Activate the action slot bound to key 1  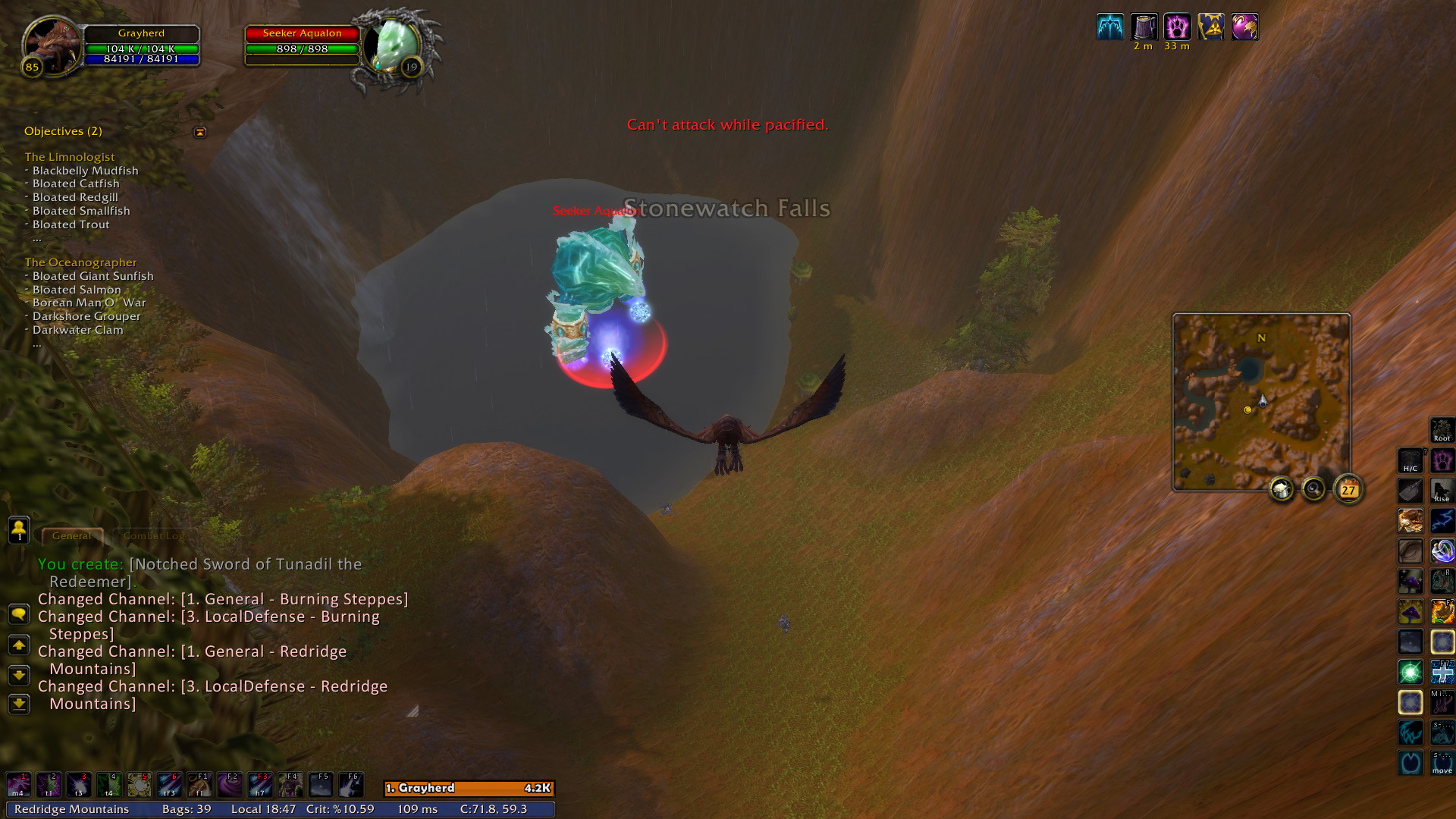pyautogui.click(x=18, y=785)
